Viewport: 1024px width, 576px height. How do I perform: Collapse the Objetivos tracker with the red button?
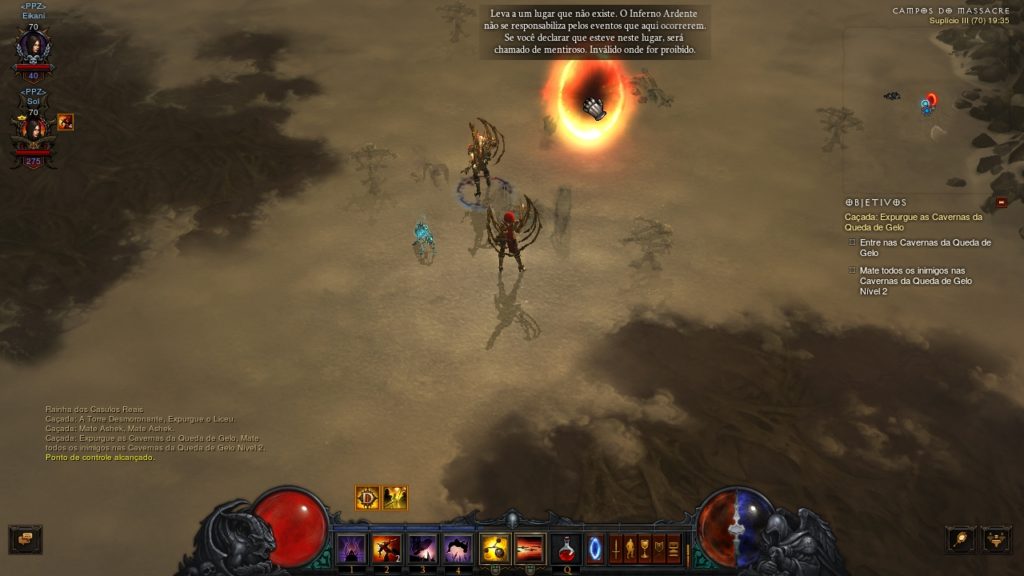pyautogui.click(x=1001, y=202)
